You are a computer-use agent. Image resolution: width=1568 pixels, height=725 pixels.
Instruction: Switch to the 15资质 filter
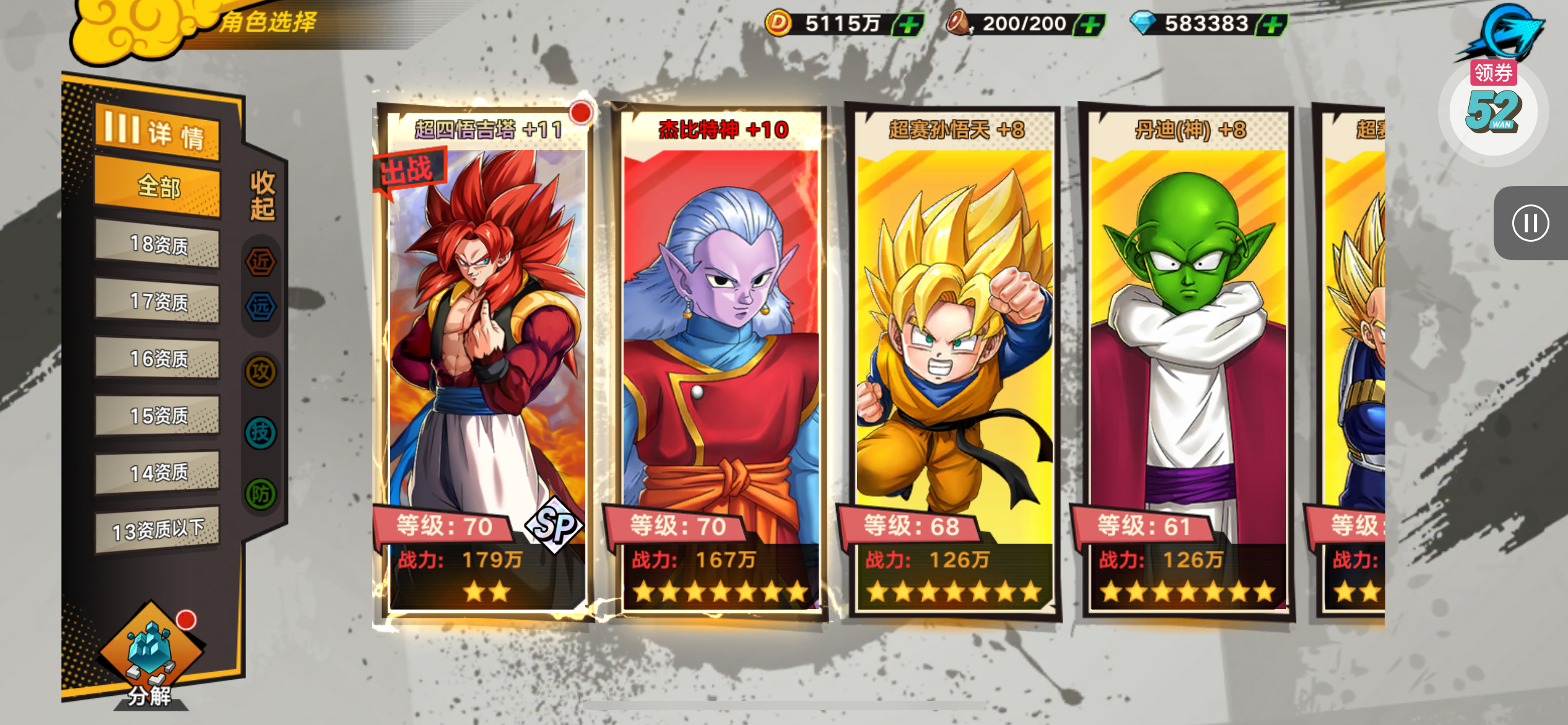point(157,416)
